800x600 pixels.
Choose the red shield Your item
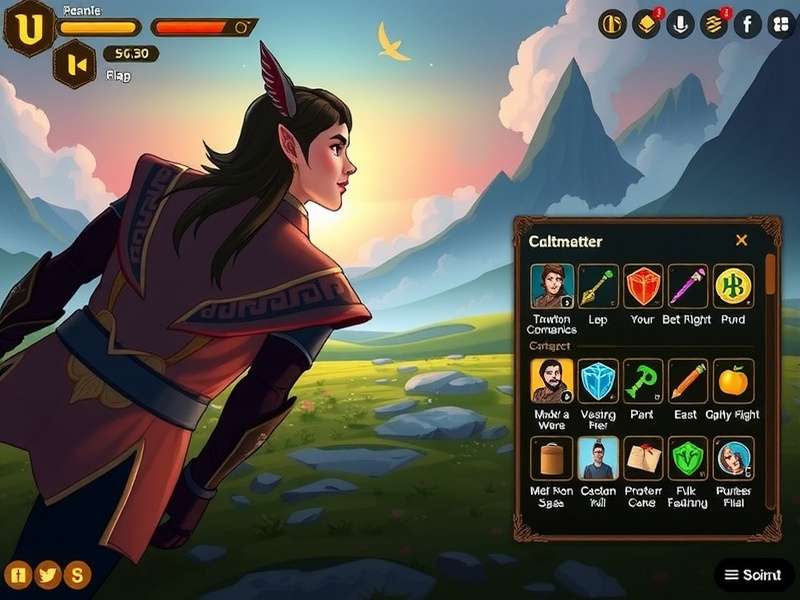pyautogui.click(x=643, y=286)
